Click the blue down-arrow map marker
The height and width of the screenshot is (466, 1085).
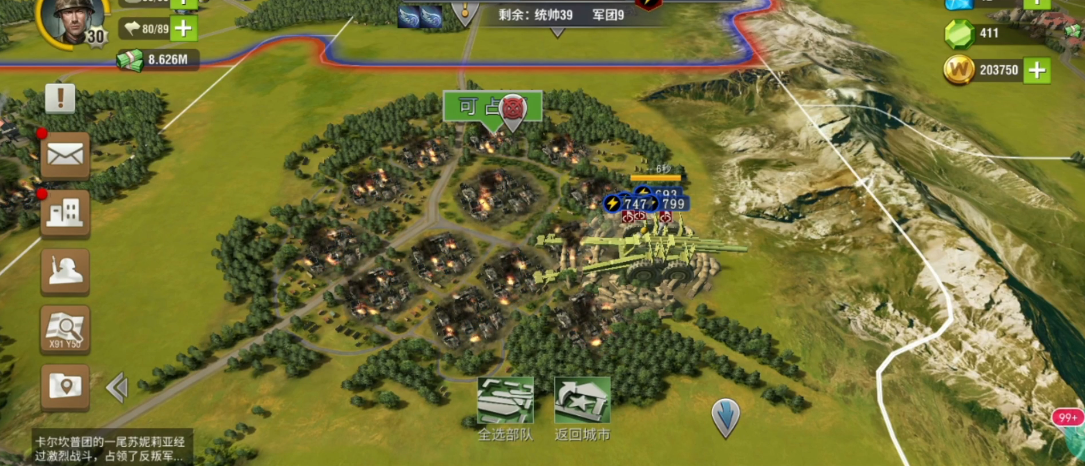coord(725,415)
